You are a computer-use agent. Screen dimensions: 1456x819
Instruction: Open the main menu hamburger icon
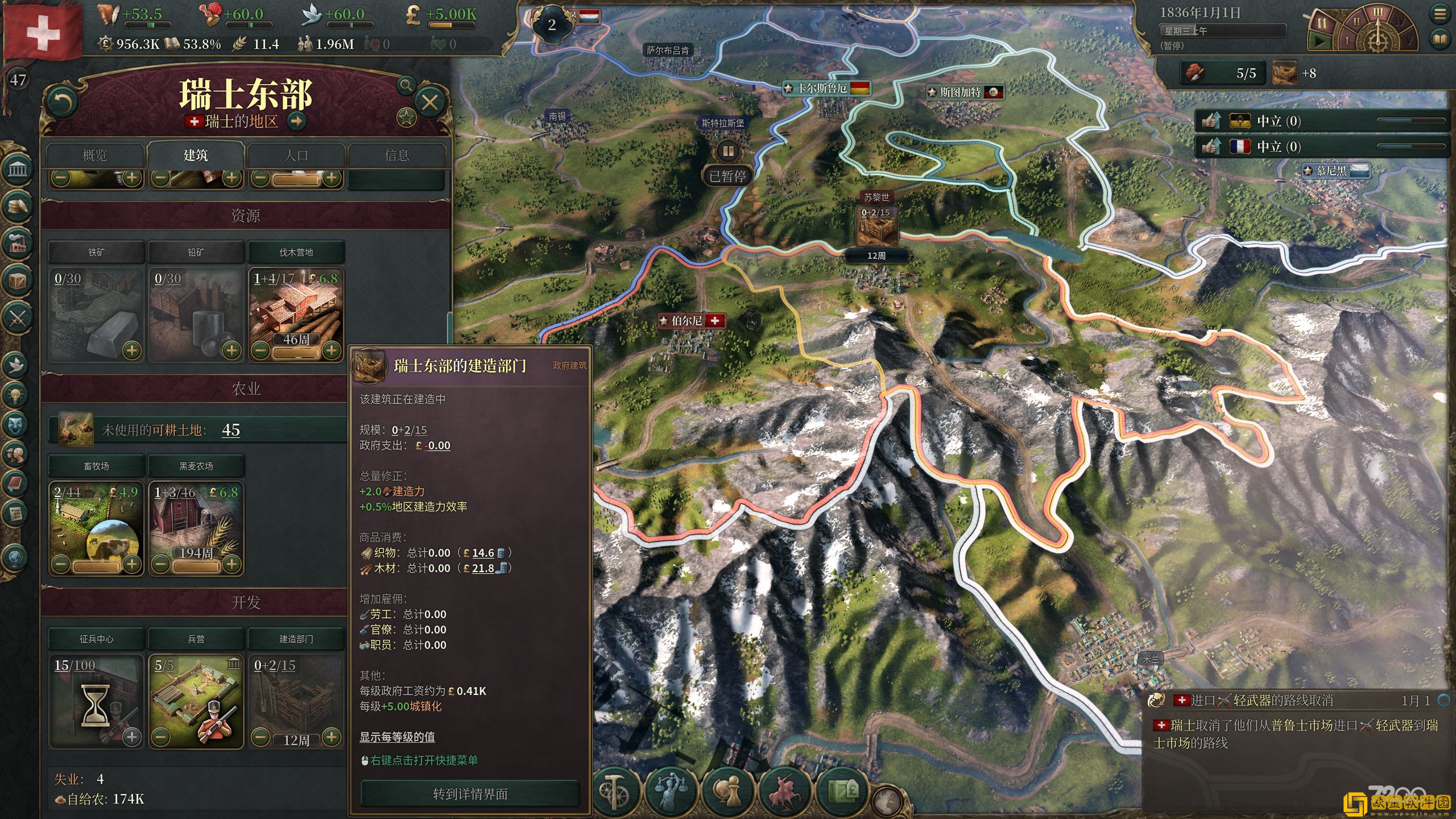pos(1440,15)
